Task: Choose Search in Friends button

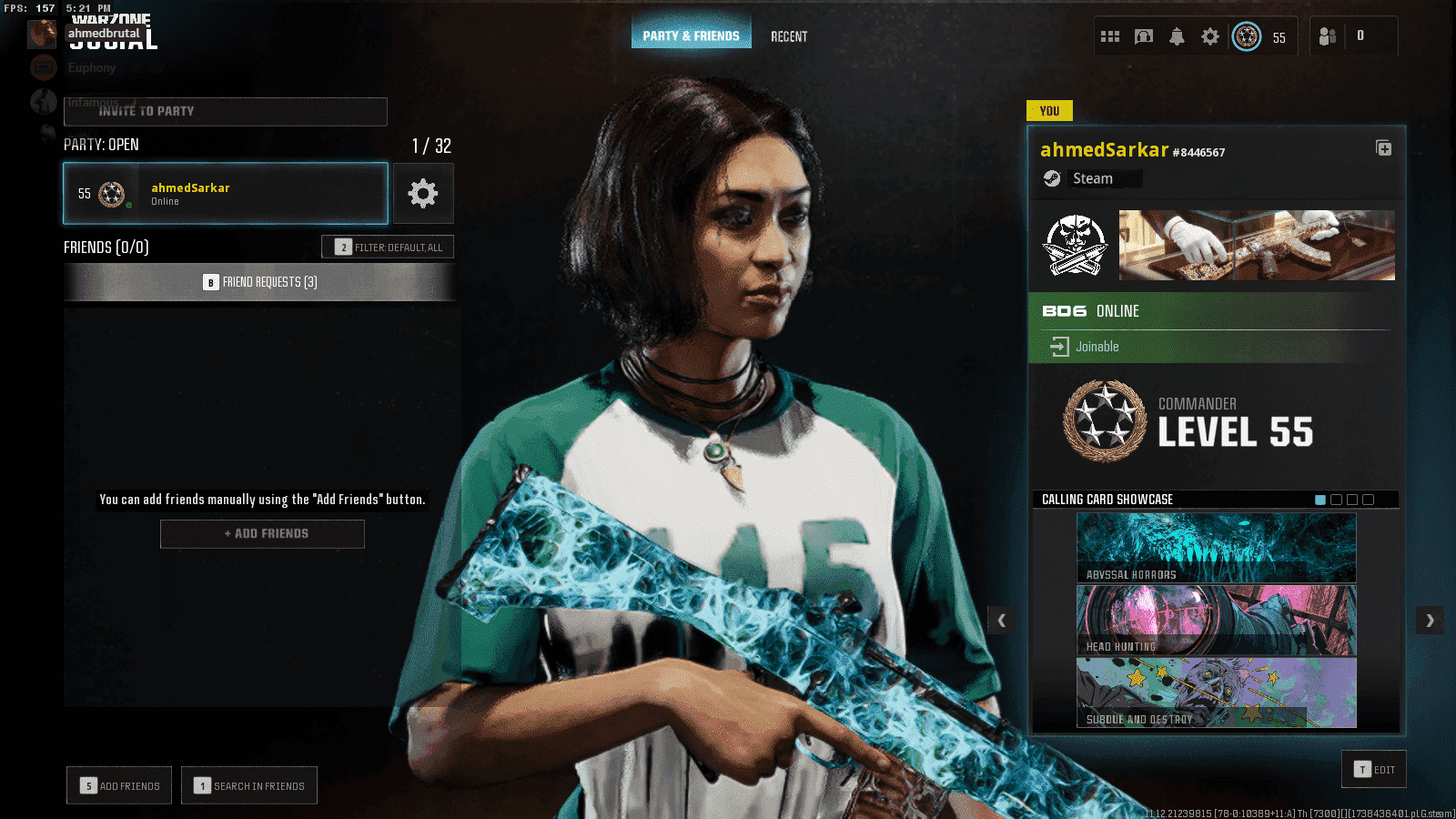Action: 249,785
